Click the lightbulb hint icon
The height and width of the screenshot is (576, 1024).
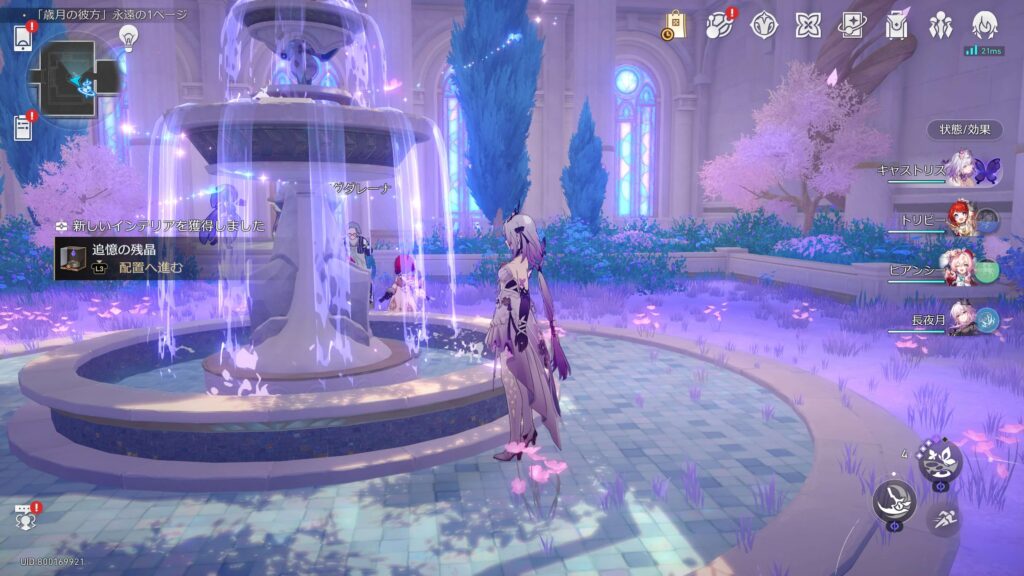pos(128,36)
